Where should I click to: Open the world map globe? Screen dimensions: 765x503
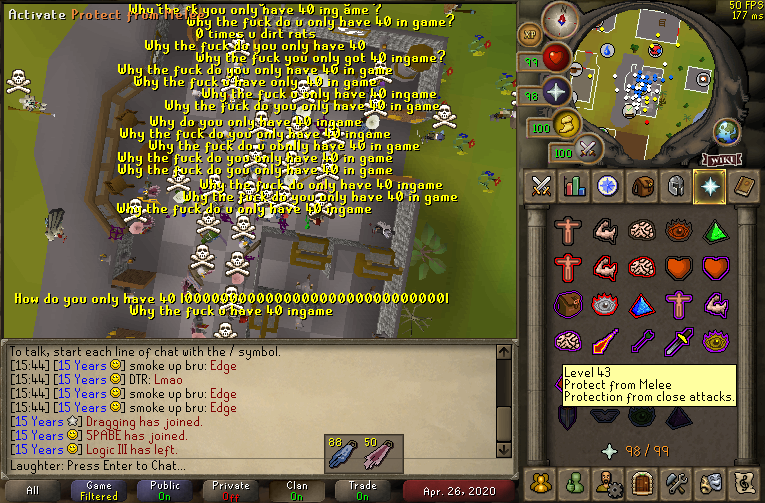(x=726, y=131)
